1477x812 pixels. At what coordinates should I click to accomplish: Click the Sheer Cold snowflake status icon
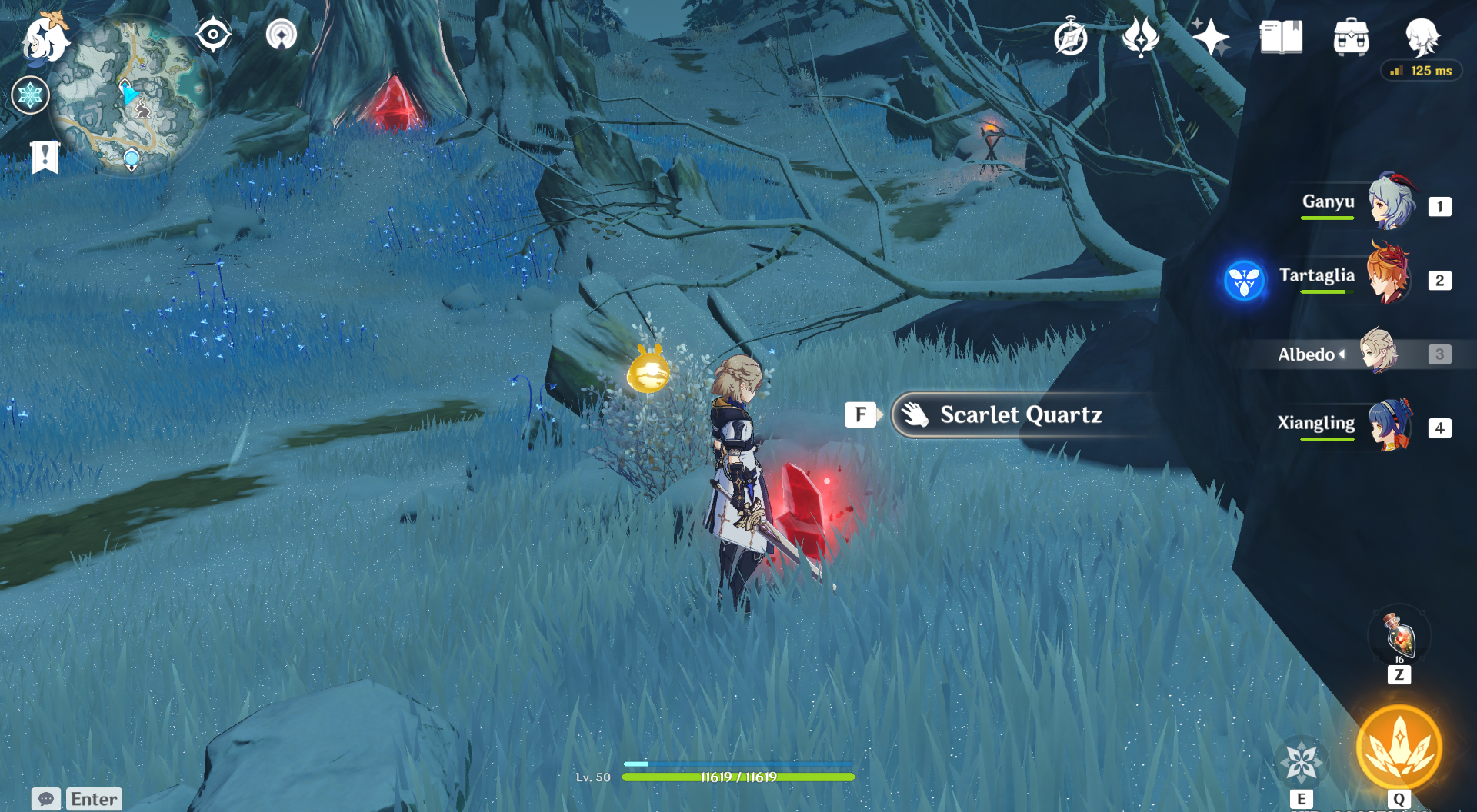tap(31, 95)
